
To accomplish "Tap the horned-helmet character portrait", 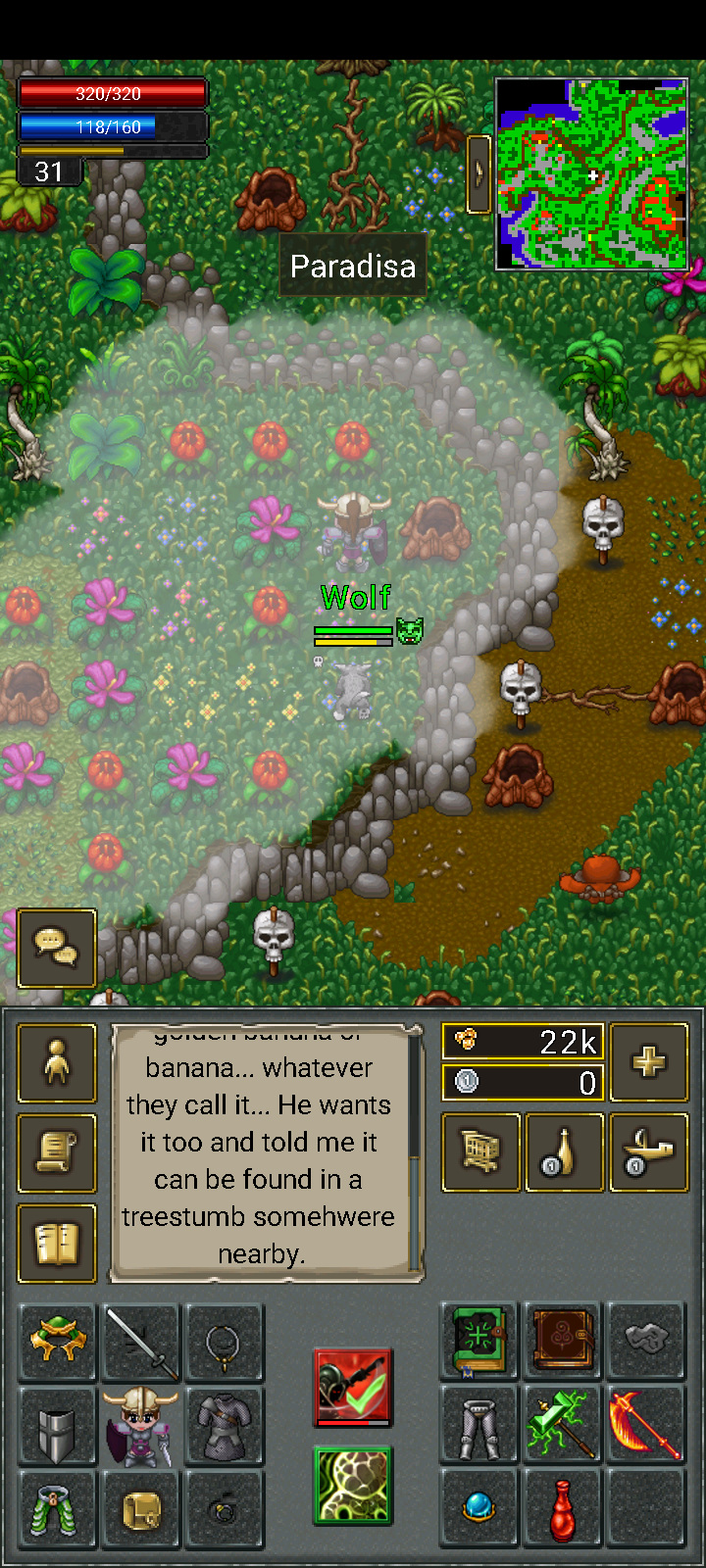I will 141,1427.
